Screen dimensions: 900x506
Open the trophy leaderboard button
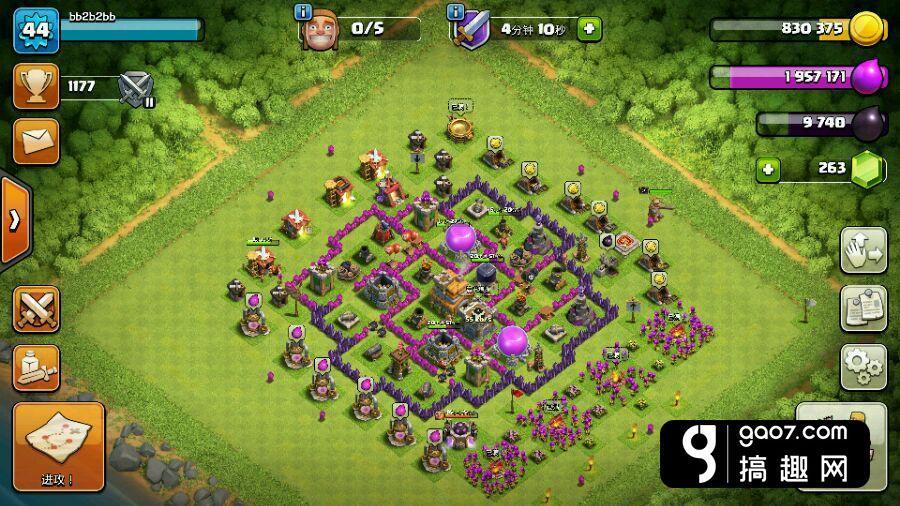(35, 87)
